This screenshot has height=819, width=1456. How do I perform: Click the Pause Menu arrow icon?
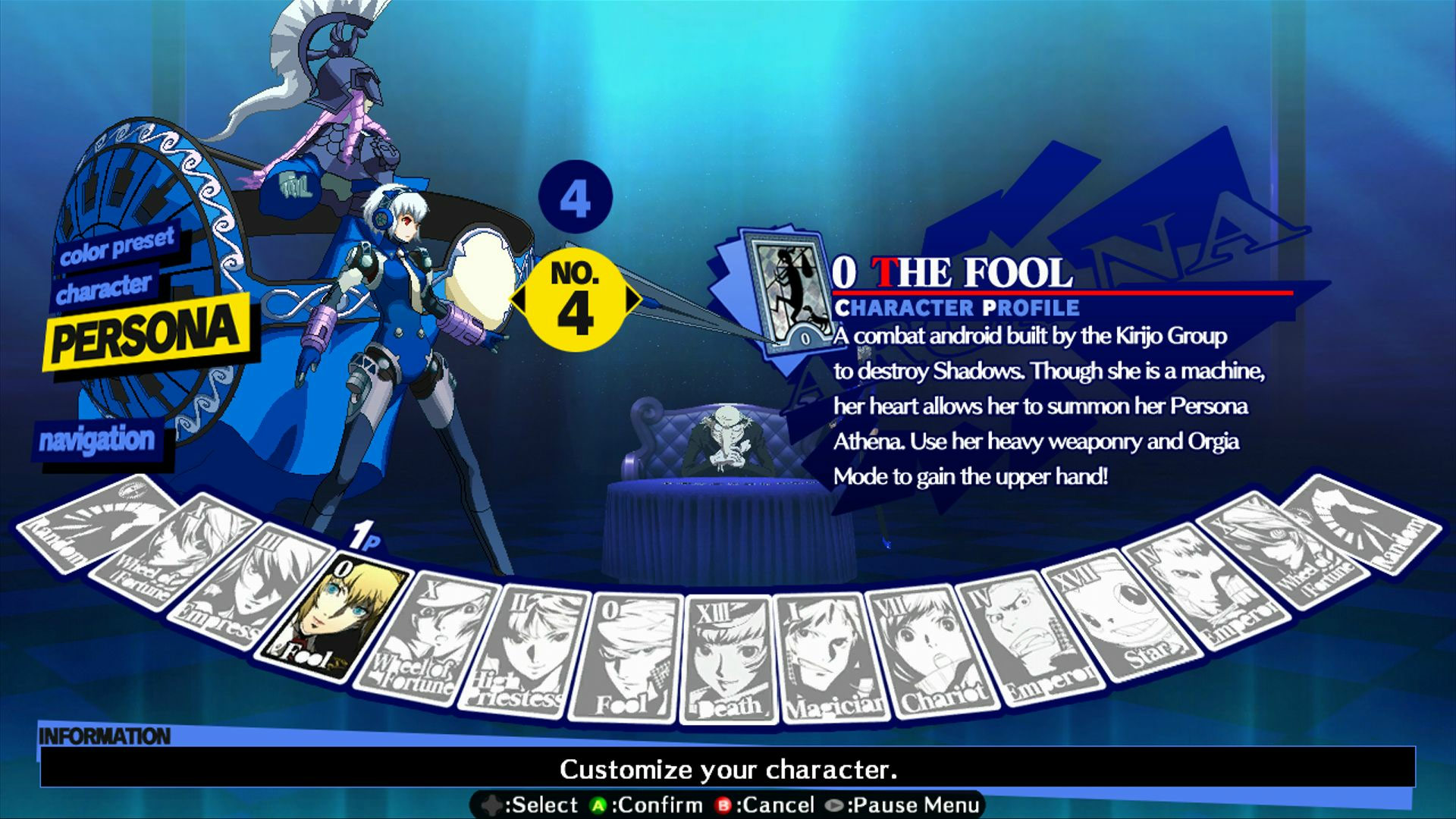coord(834,805)
